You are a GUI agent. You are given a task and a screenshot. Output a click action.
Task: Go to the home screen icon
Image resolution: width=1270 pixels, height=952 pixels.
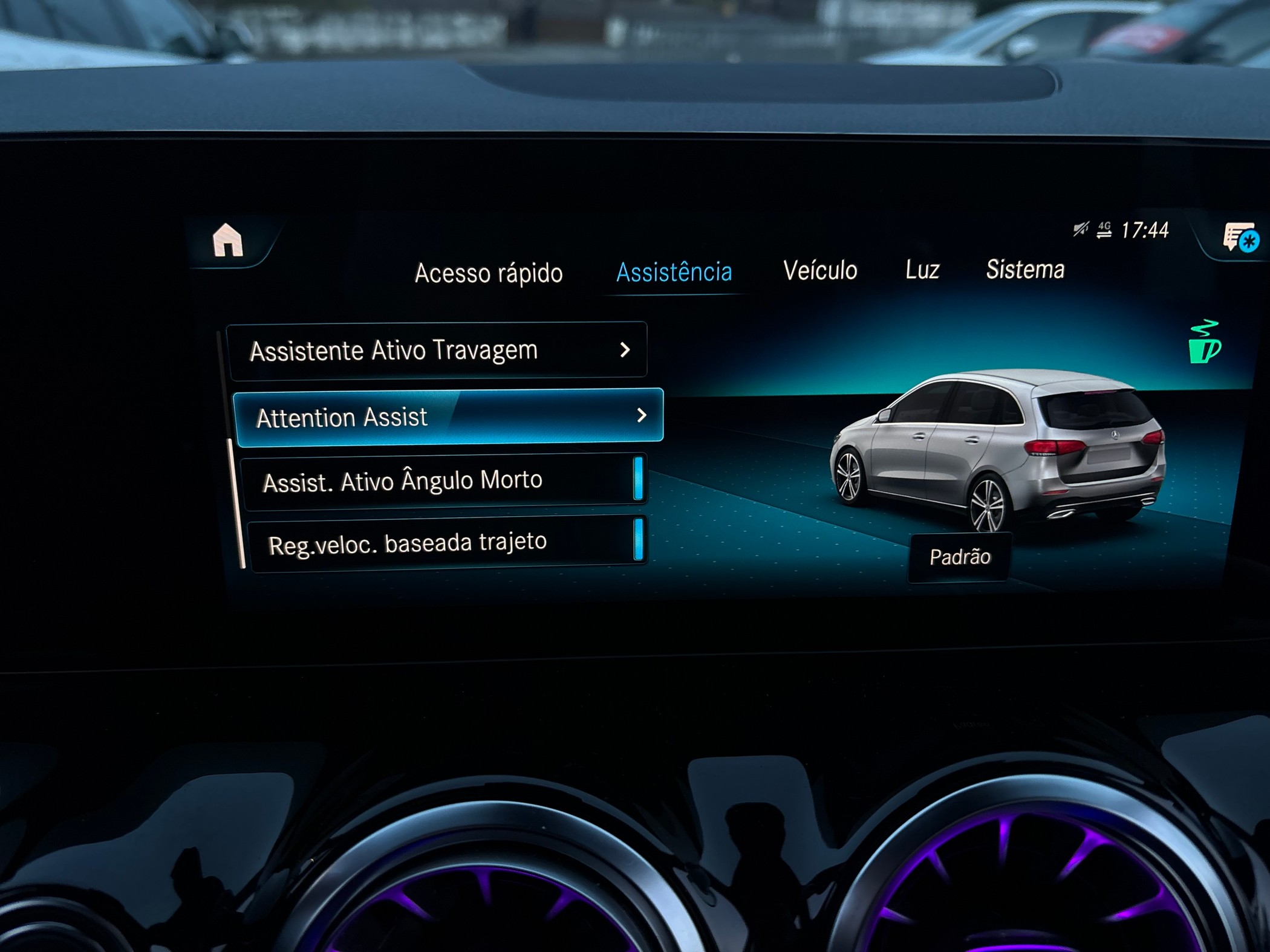[x=228, y=241]
